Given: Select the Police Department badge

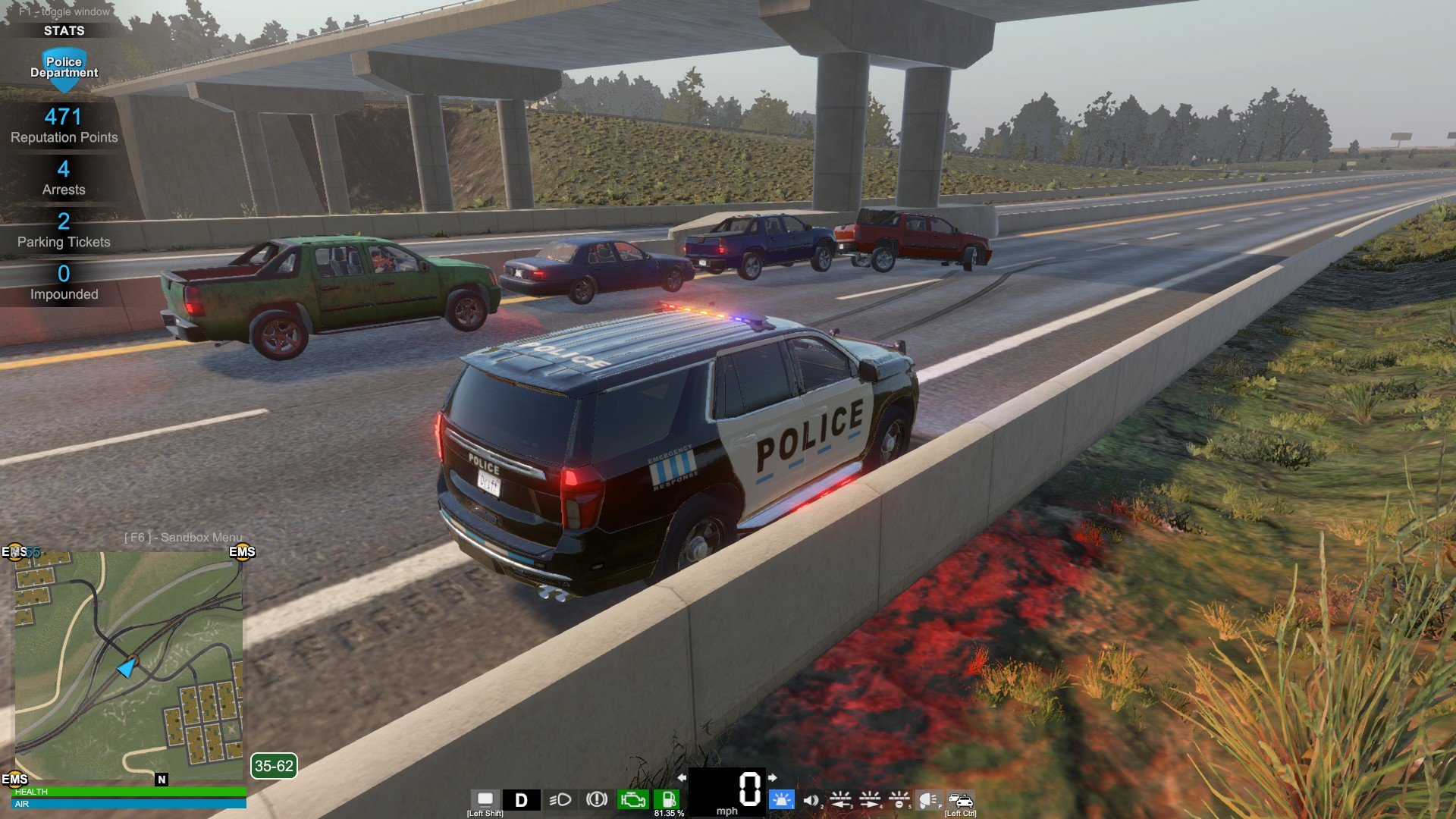Looking at the screenshot, I should (x=64, y=68).
